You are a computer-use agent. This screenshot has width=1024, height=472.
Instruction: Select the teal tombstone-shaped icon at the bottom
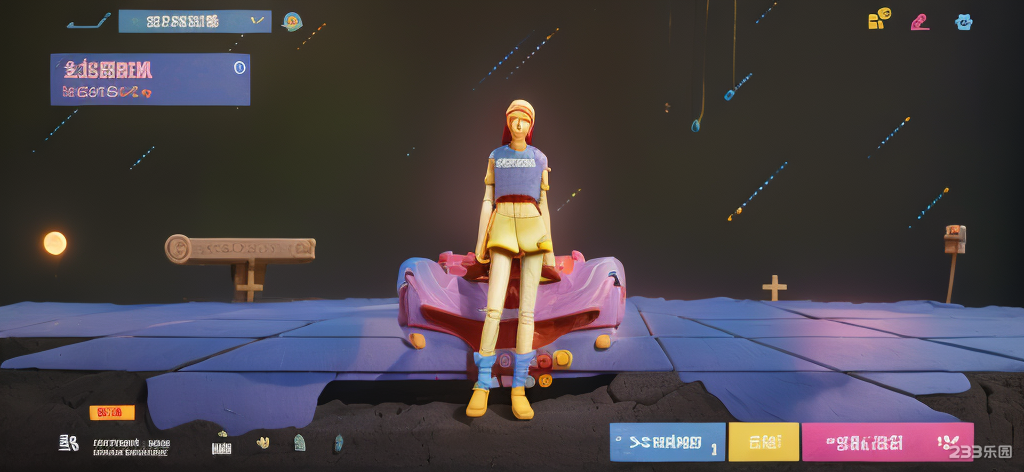point(299,442)
